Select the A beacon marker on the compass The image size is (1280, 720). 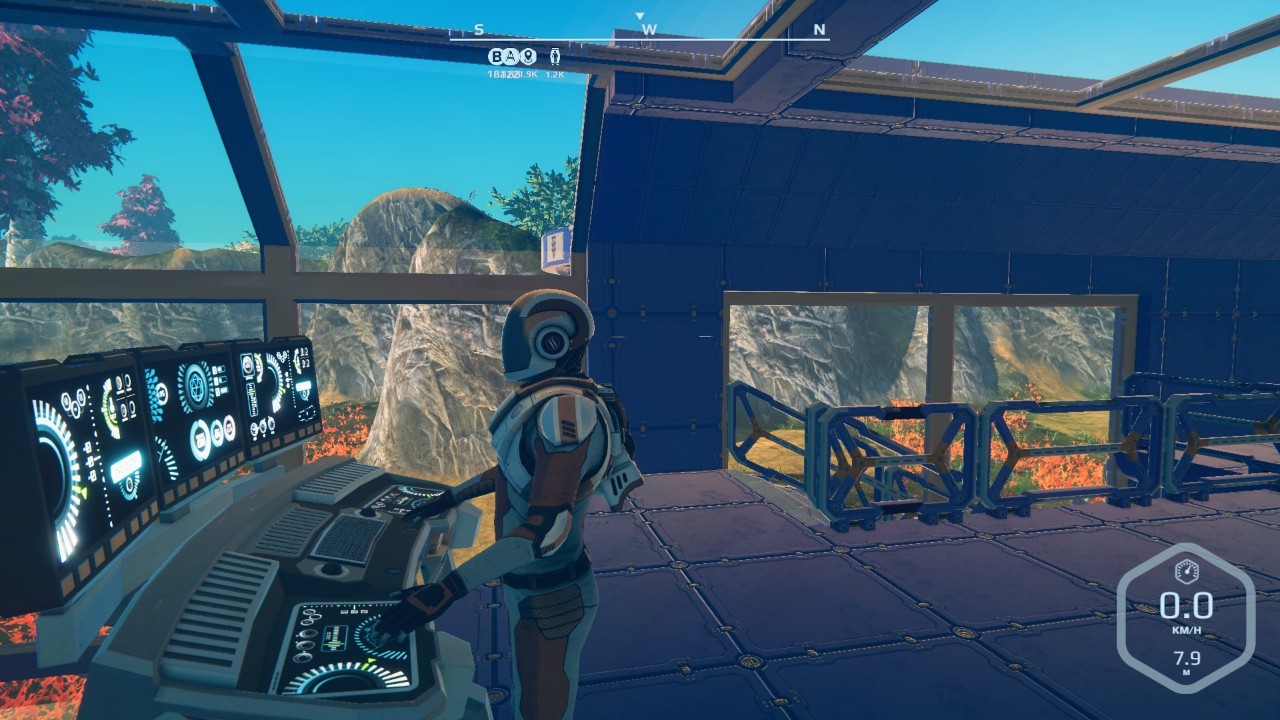point(511,56)
